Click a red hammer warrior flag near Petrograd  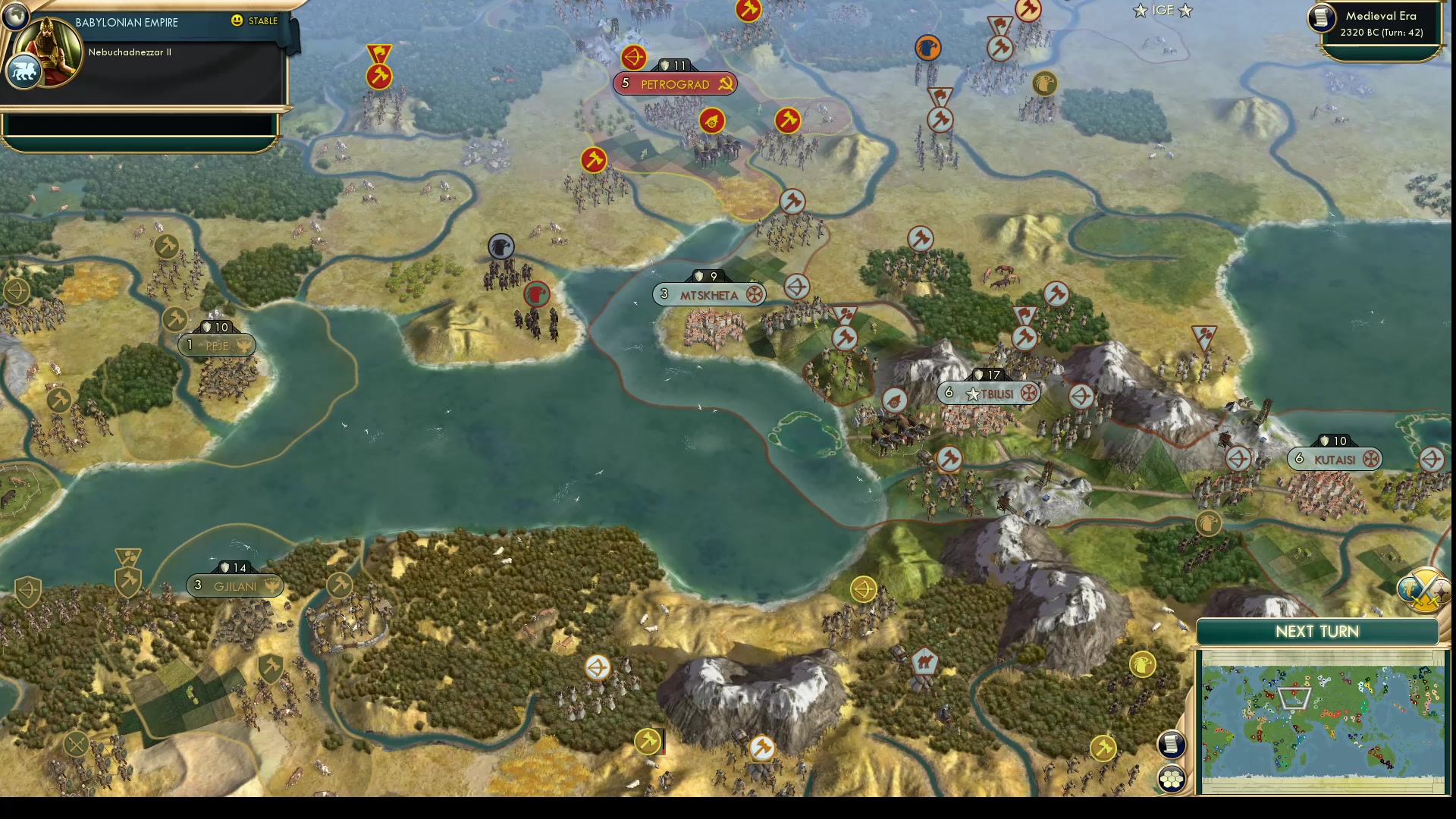pyautogui.click(x=786, y=121)
